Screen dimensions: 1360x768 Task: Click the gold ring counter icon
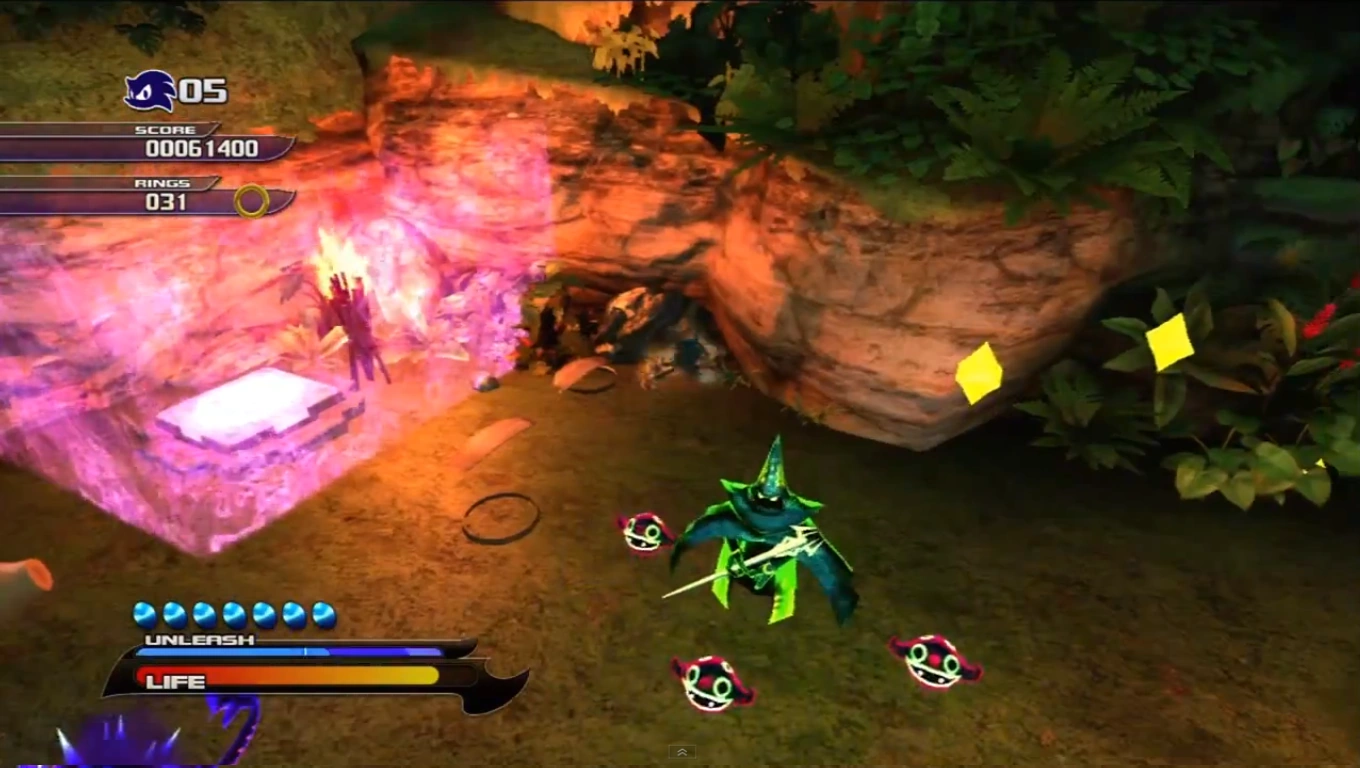tap(251, 201)
